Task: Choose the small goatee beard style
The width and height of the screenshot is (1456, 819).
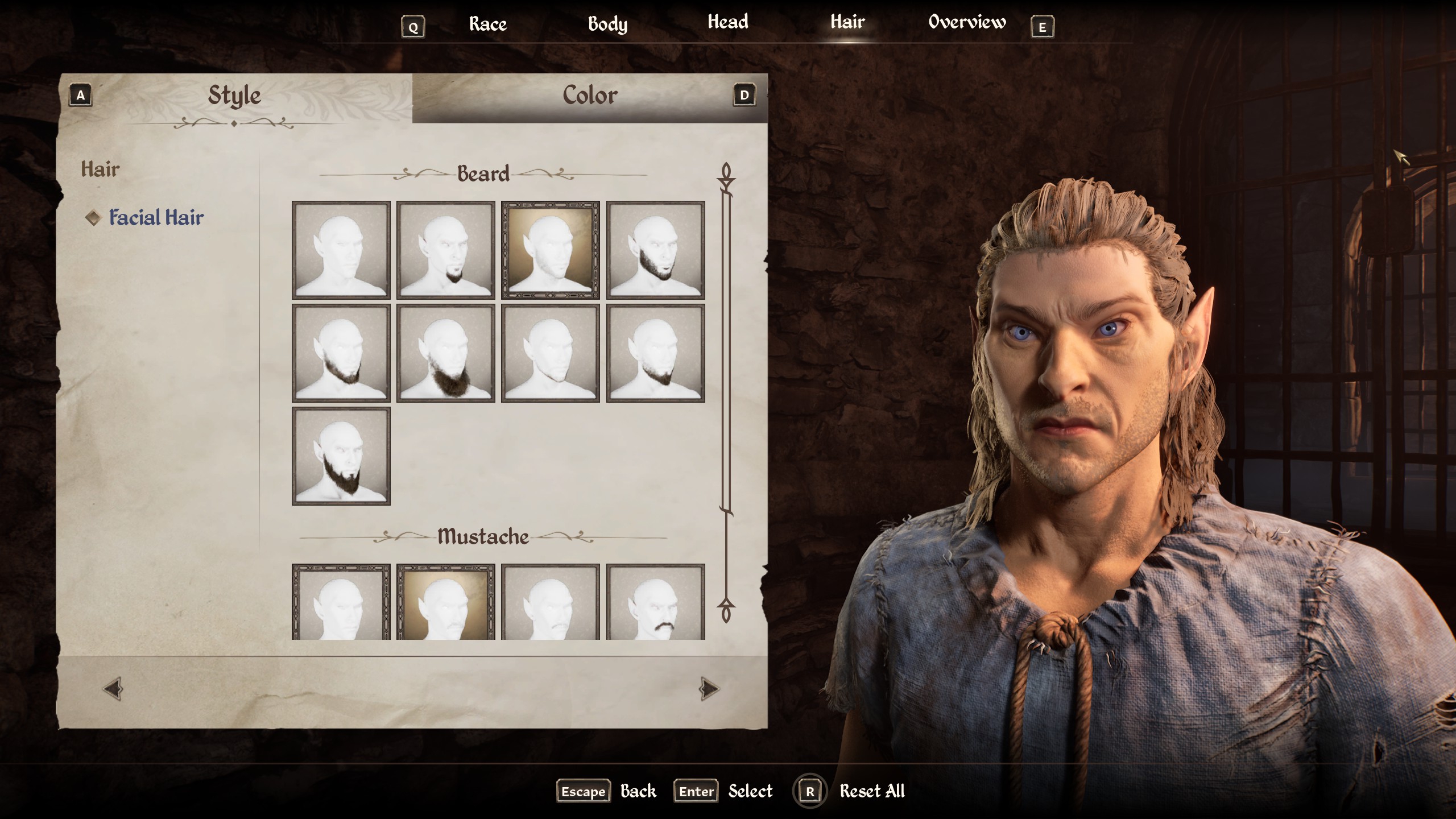Action: coord(446,250)
